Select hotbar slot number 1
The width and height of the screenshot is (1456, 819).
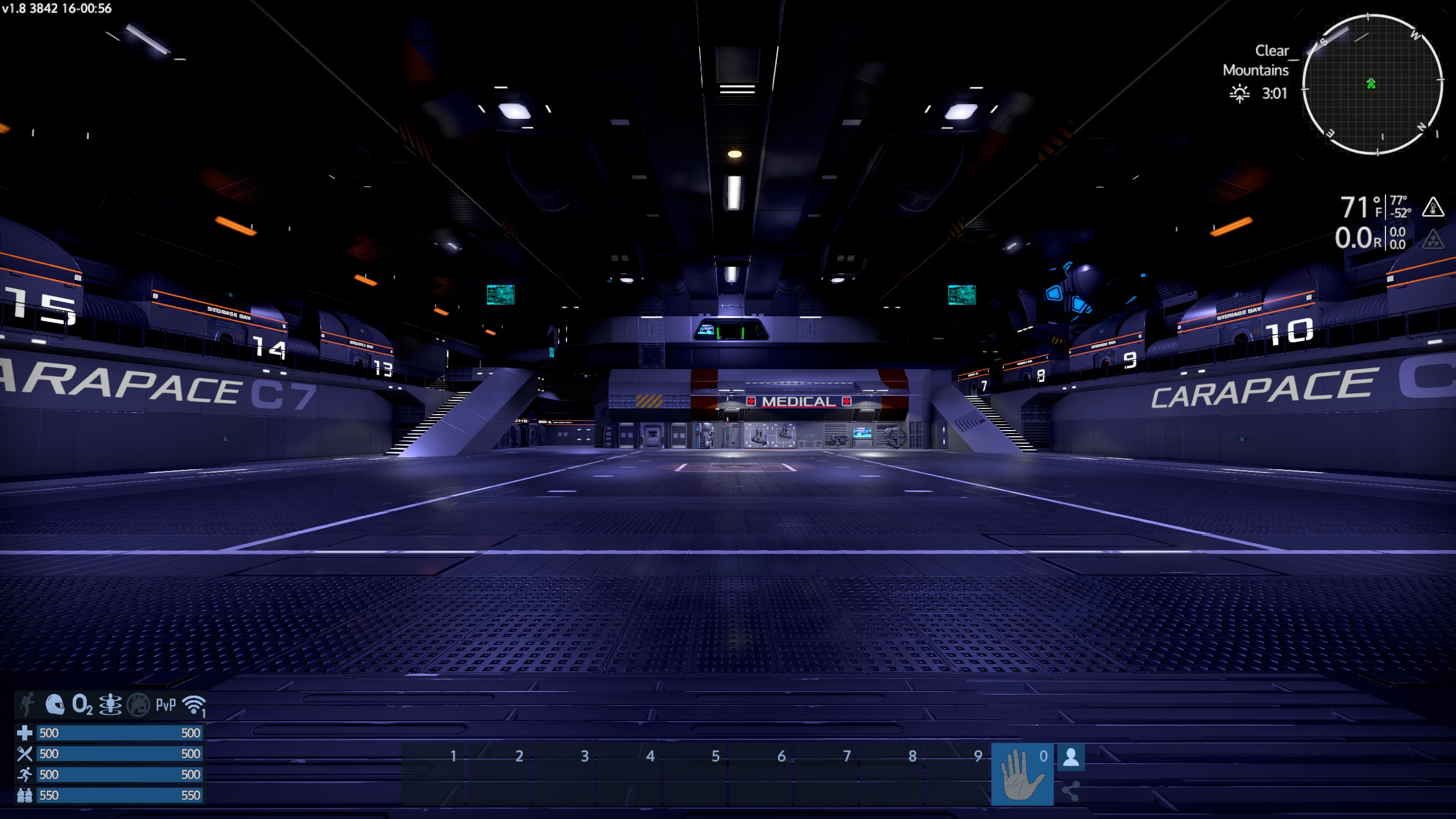pos(435,774)
